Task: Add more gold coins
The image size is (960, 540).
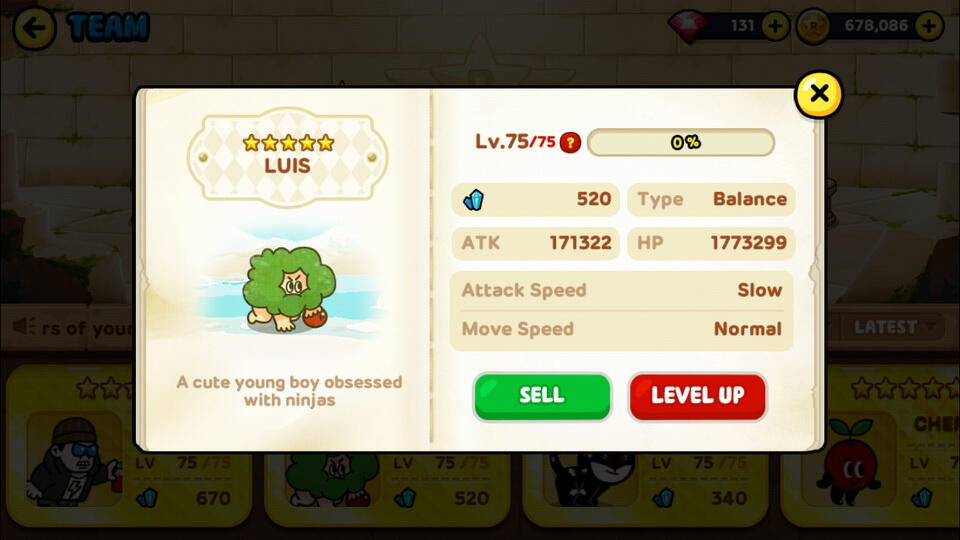Action: [929, 26]
